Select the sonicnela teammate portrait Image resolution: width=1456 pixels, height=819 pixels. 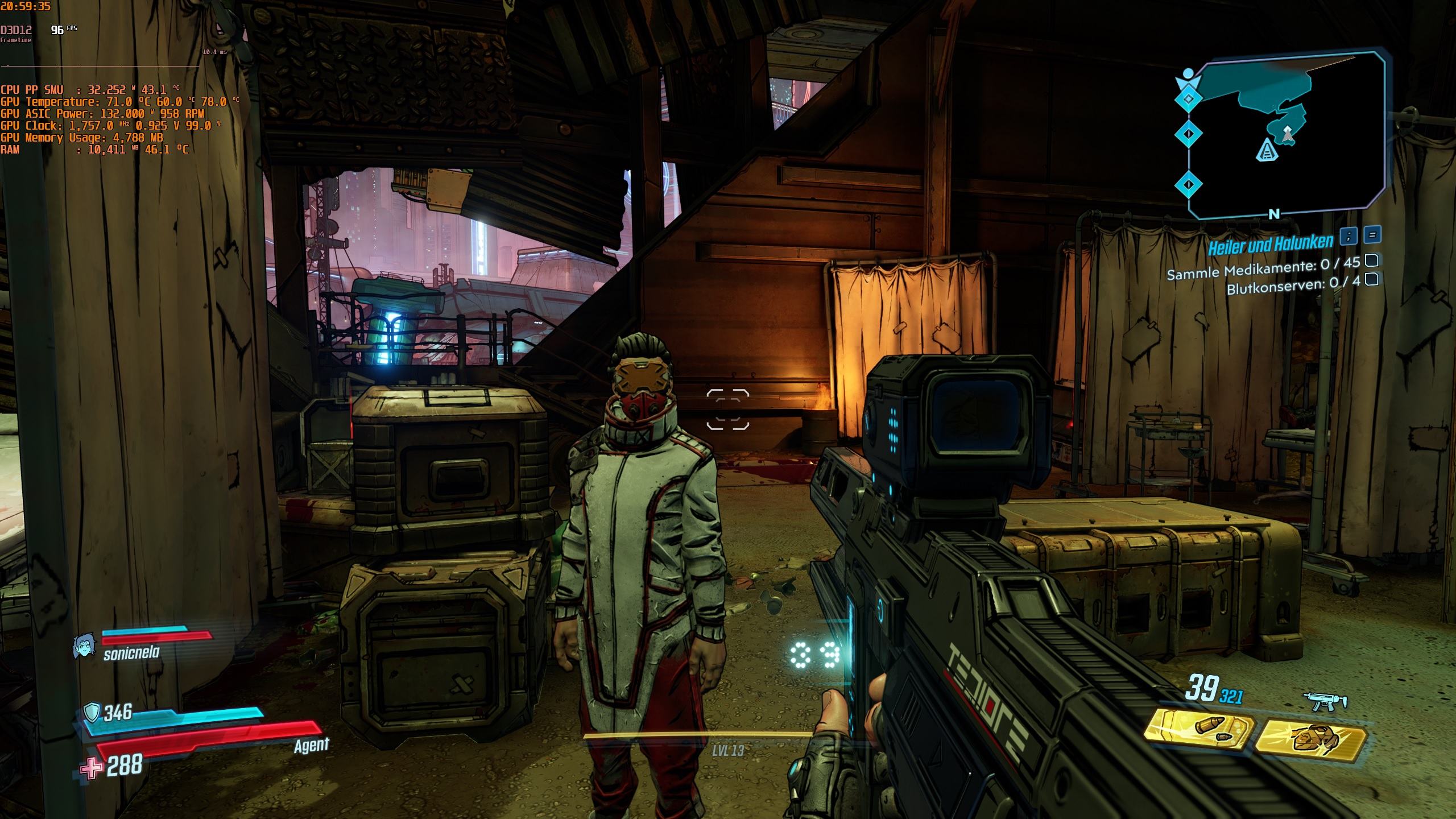[84, 647]
